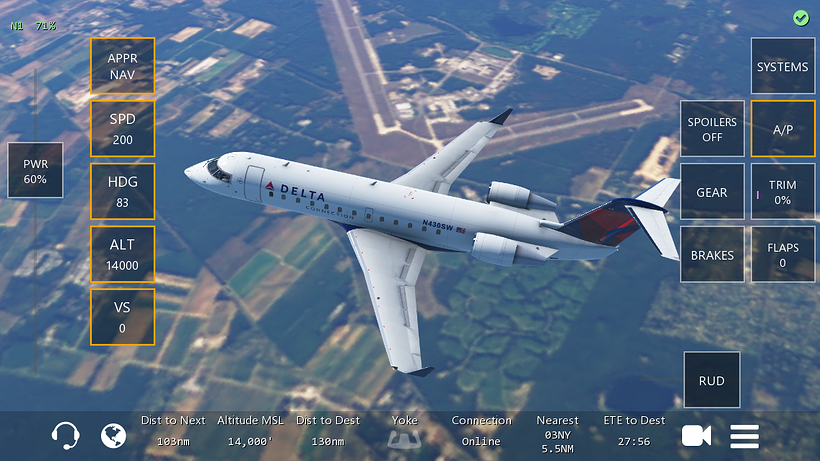This screenshot has width=820, height=461.
Task: Switch views using the camera icon
Action: (696, 436)
